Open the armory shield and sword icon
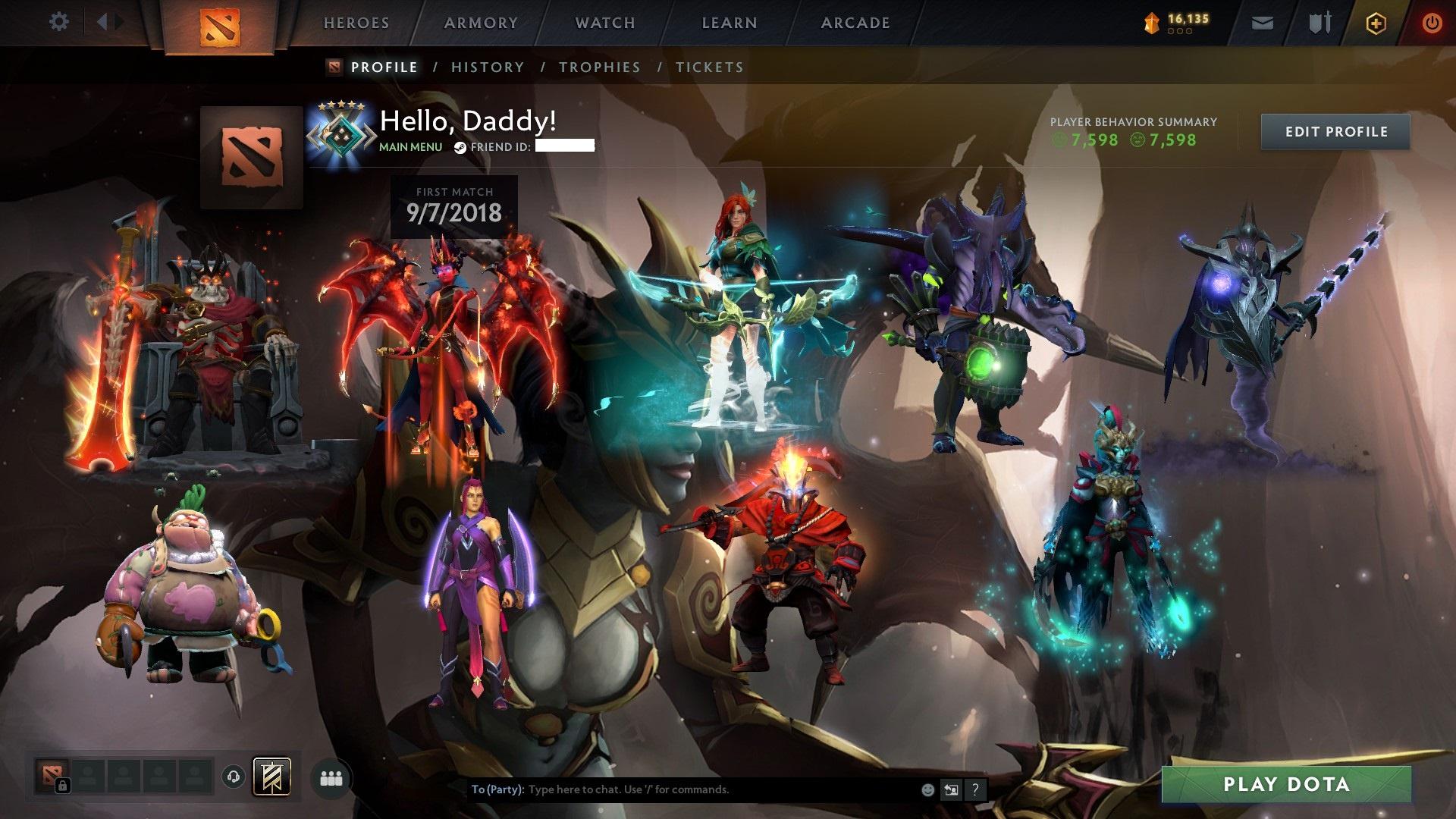The height and width of the screenshot is (819, 1456). point(1322,23)
